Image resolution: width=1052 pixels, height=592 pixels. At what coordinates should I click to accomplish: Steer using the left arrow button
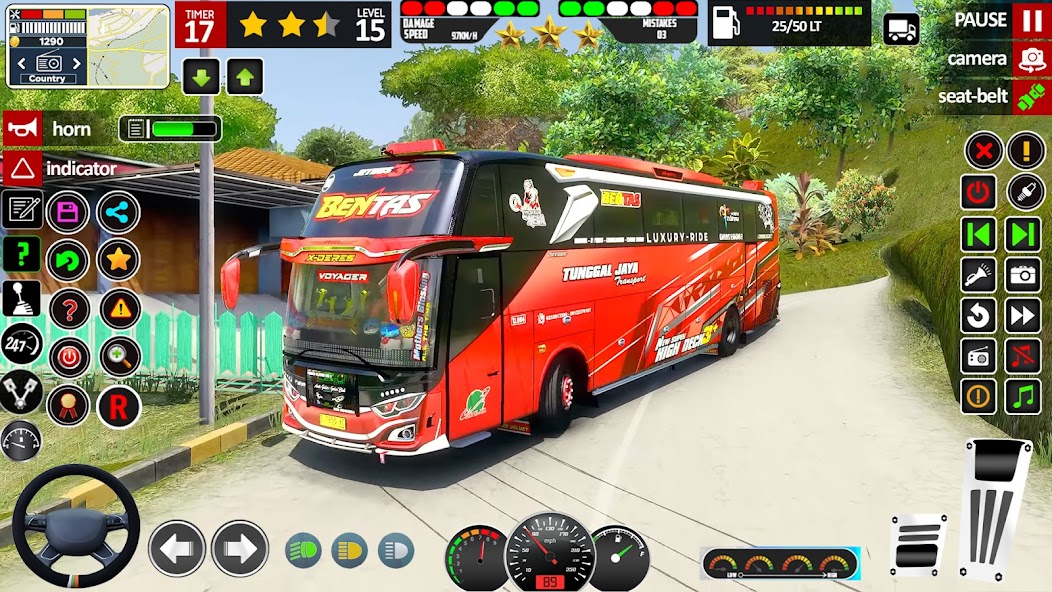coord(177,548)
